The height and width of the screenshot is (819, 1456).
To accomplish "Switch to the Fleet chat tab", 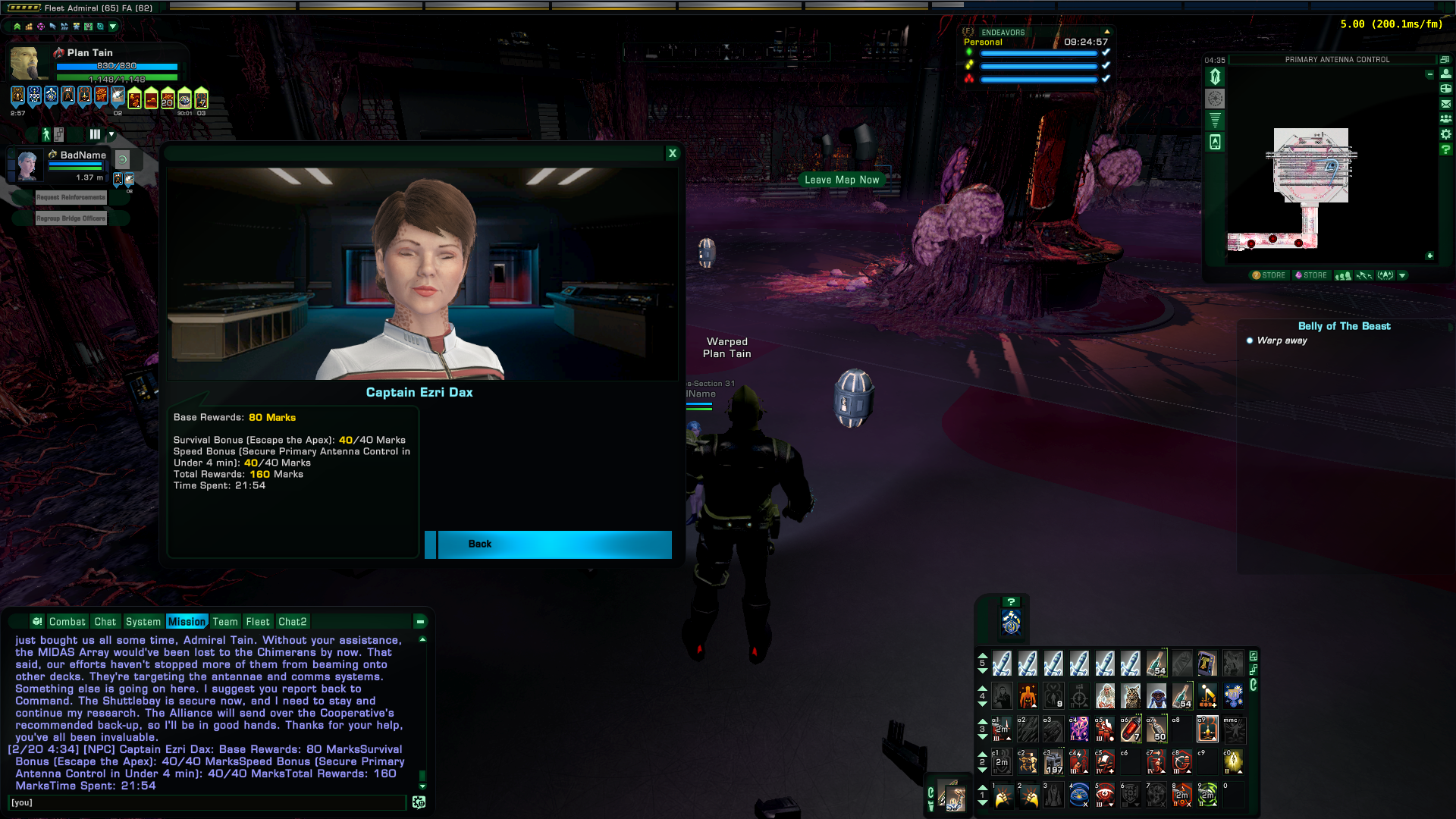I will point(257,622).
